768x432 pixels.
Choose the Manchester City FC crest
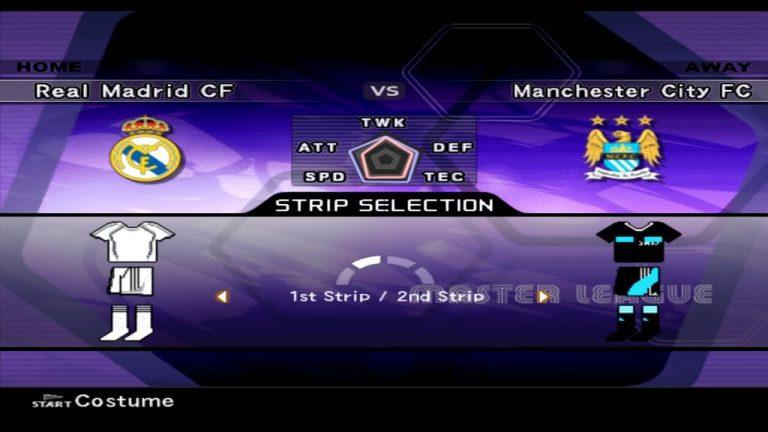point(622,148)
